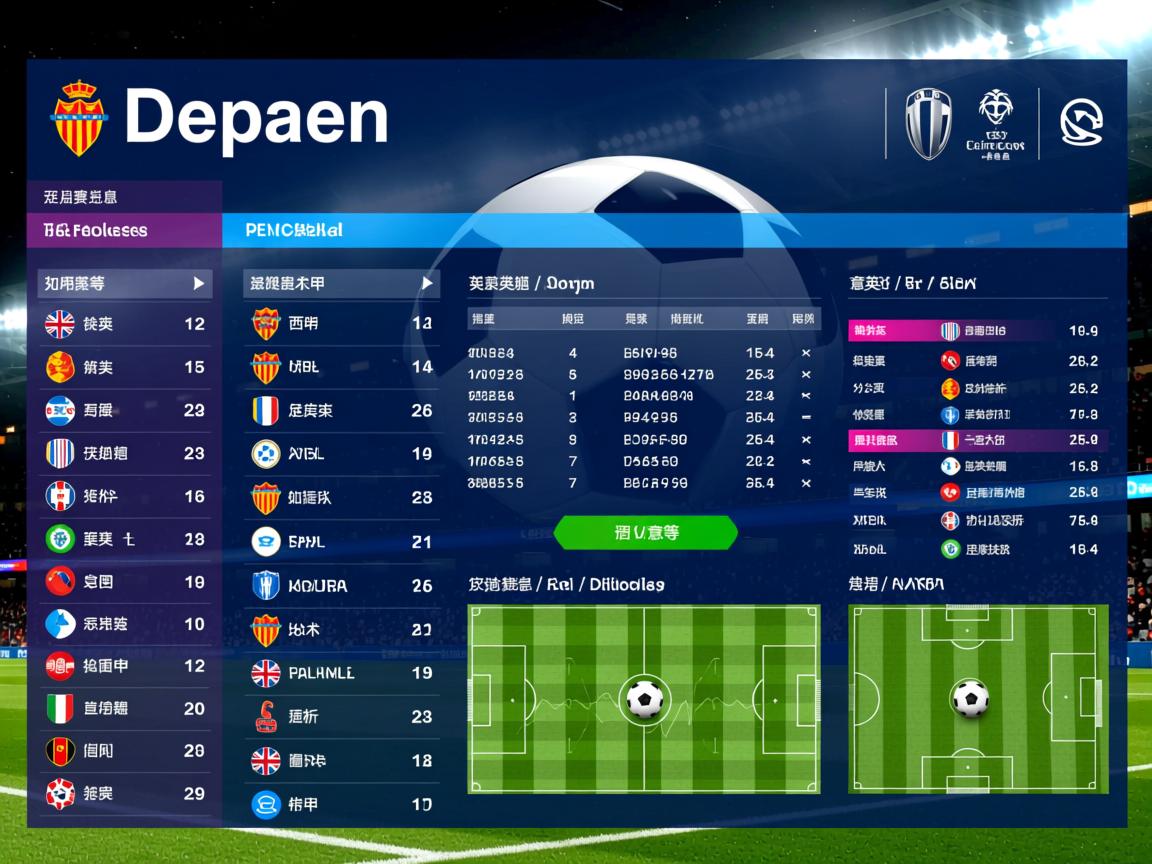Select the pink highlighted row showing 16.9
Screen dimensions: 1152x864
(x=976, y=331)
